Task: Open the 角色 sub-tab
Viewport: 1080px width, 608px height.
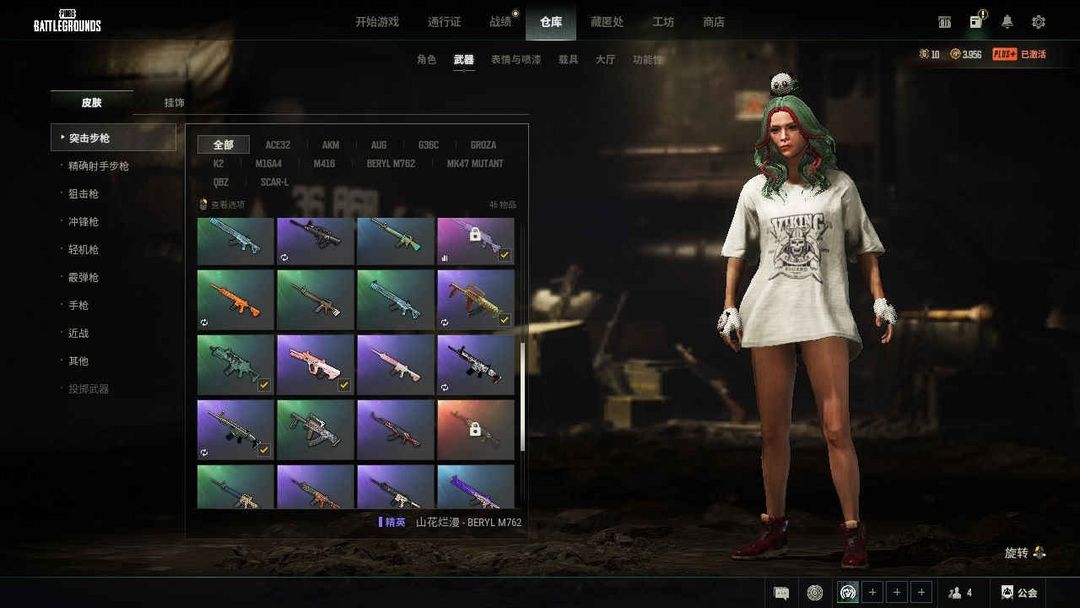Action: pyautogui.click(x=426, y=60)
